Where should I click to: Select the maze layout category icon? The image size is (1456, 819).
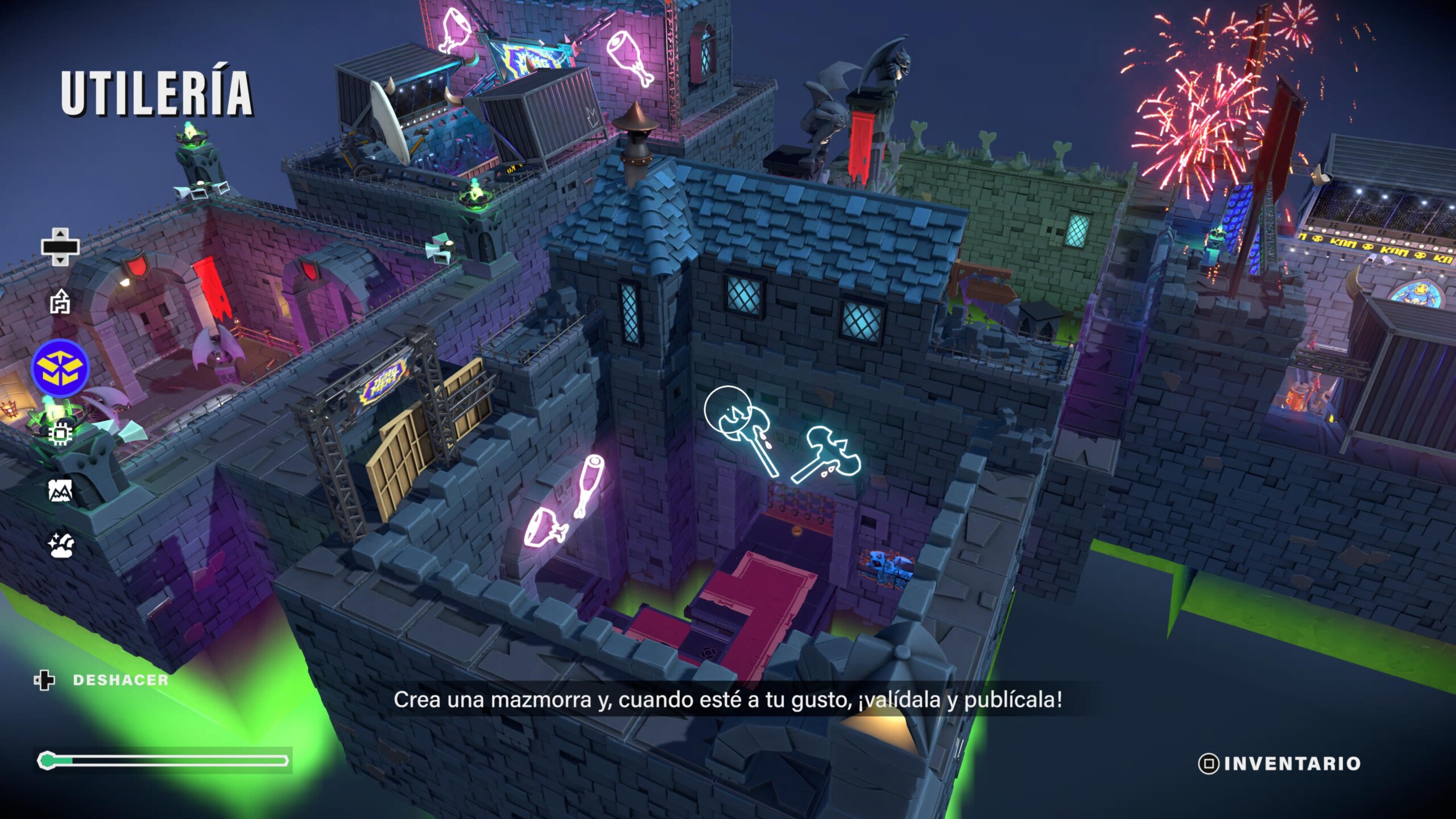point(60,301)
